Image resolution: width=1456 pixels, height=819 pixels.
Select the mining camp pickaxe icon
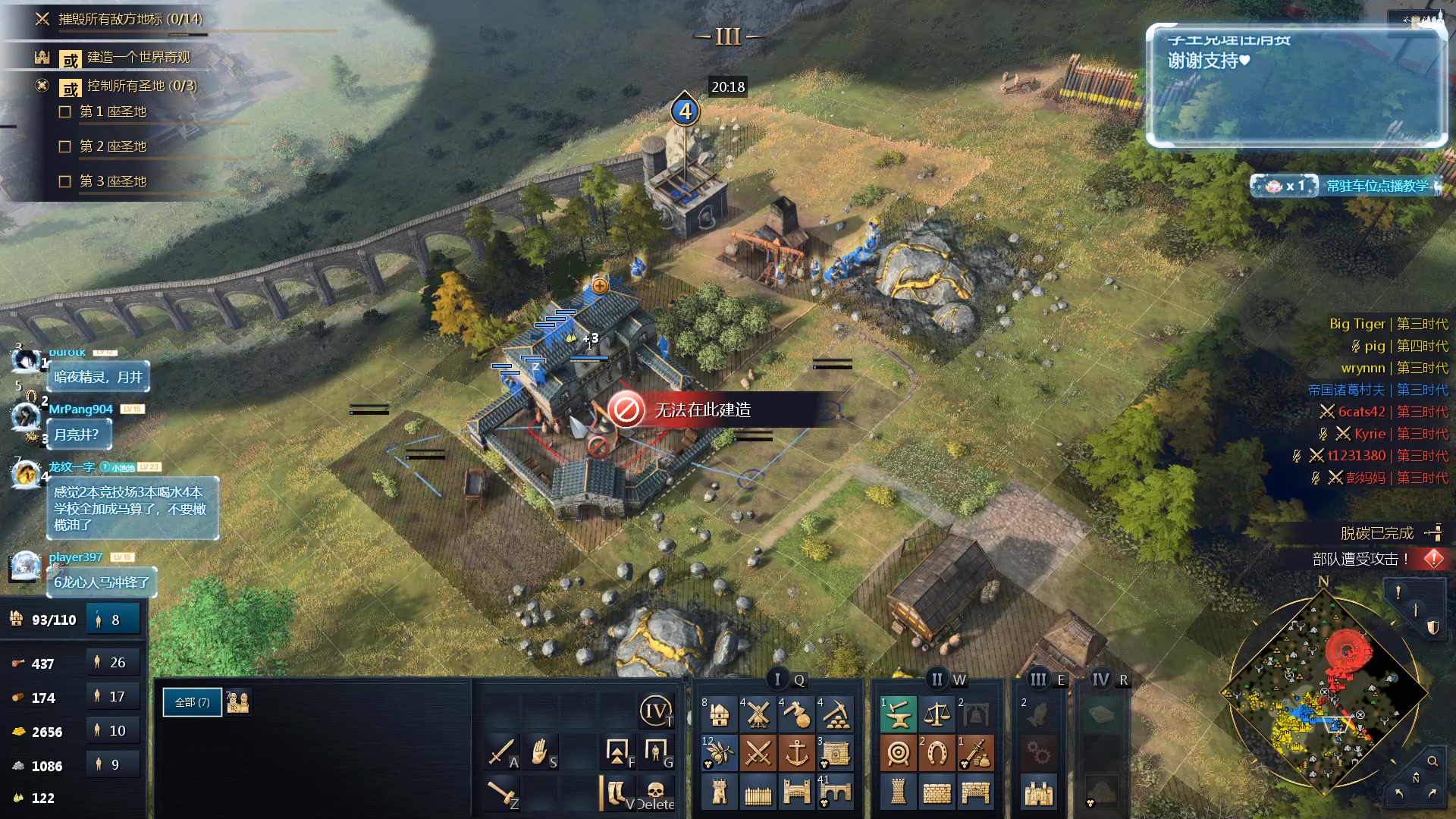click(x=836, y=714)
